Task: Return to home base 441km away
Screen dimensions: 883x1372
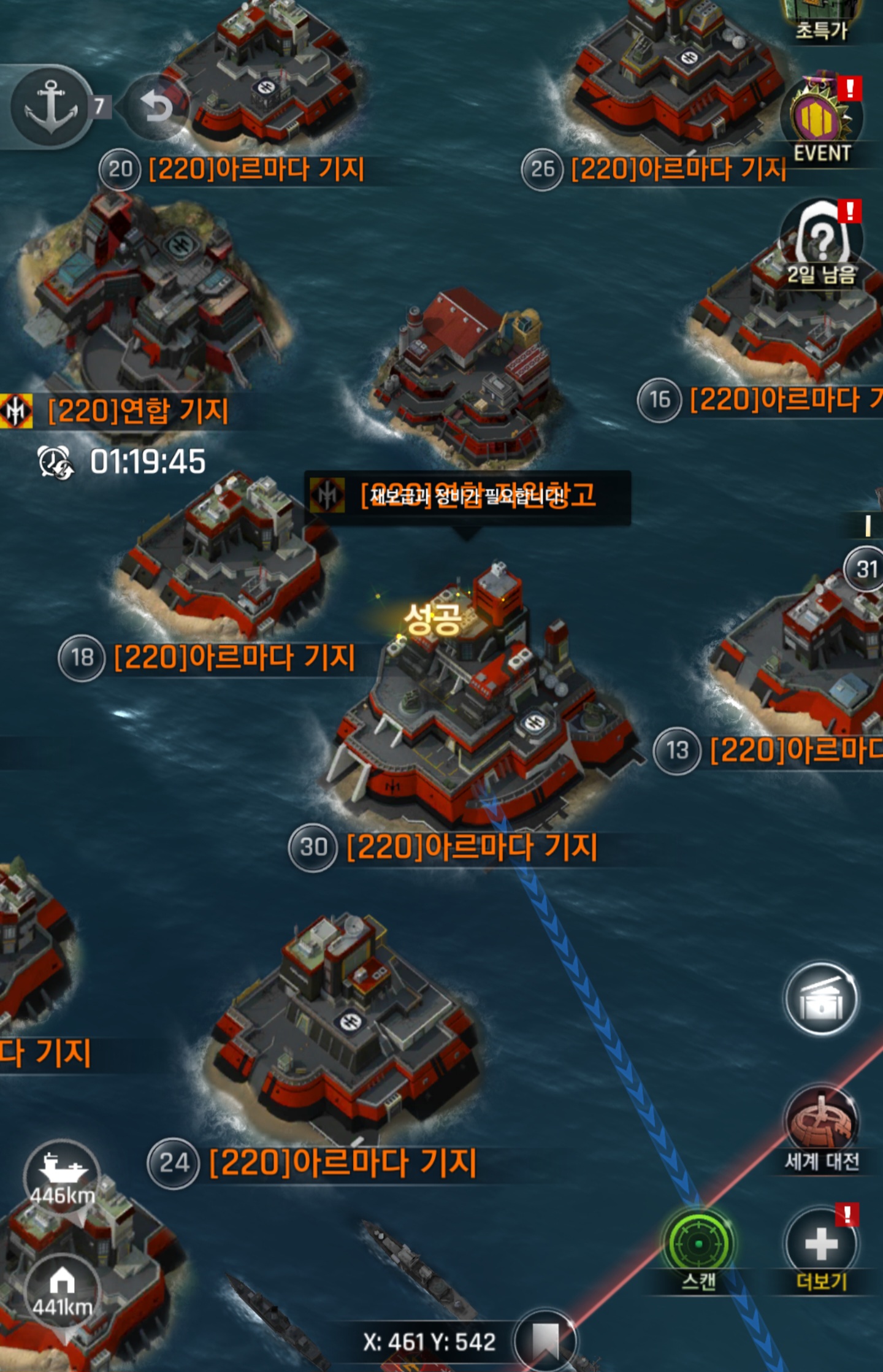Action: (62, 1288)
